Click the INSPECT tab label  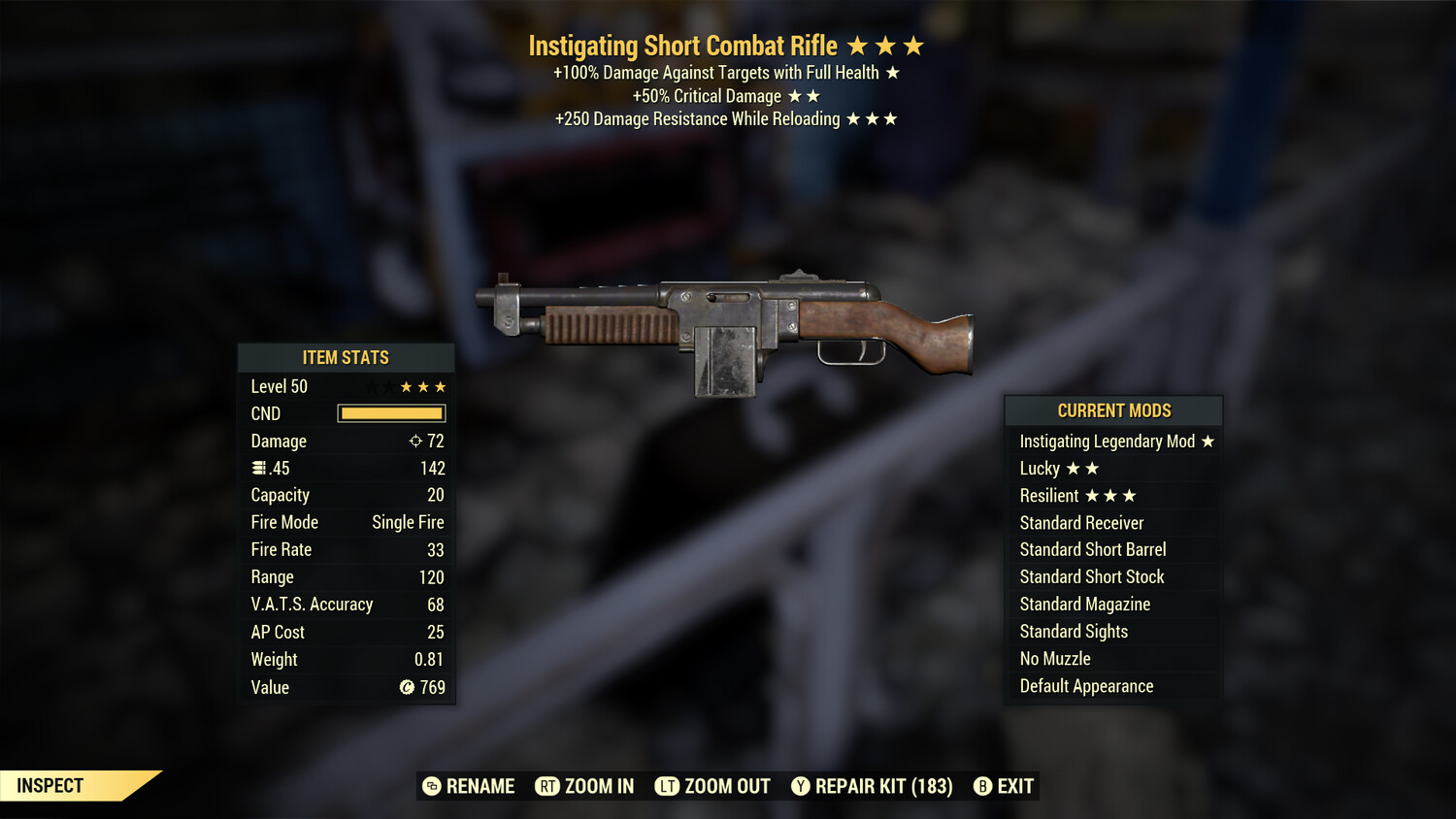[x=50, y=785]
